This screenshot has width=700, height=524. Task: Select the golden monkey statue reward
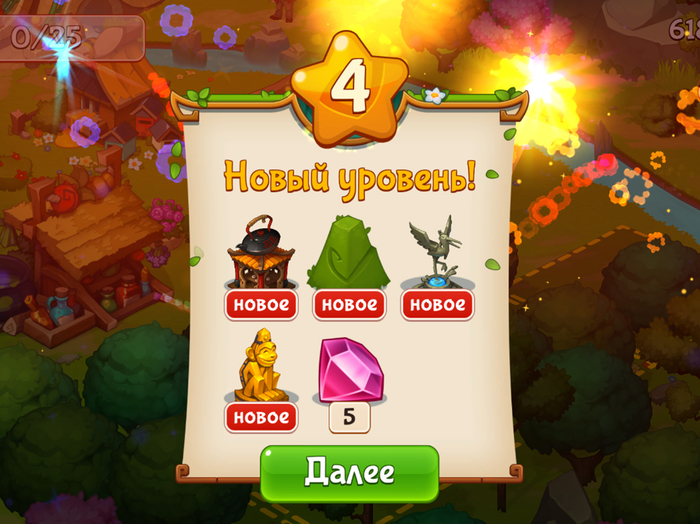point(261,366)
